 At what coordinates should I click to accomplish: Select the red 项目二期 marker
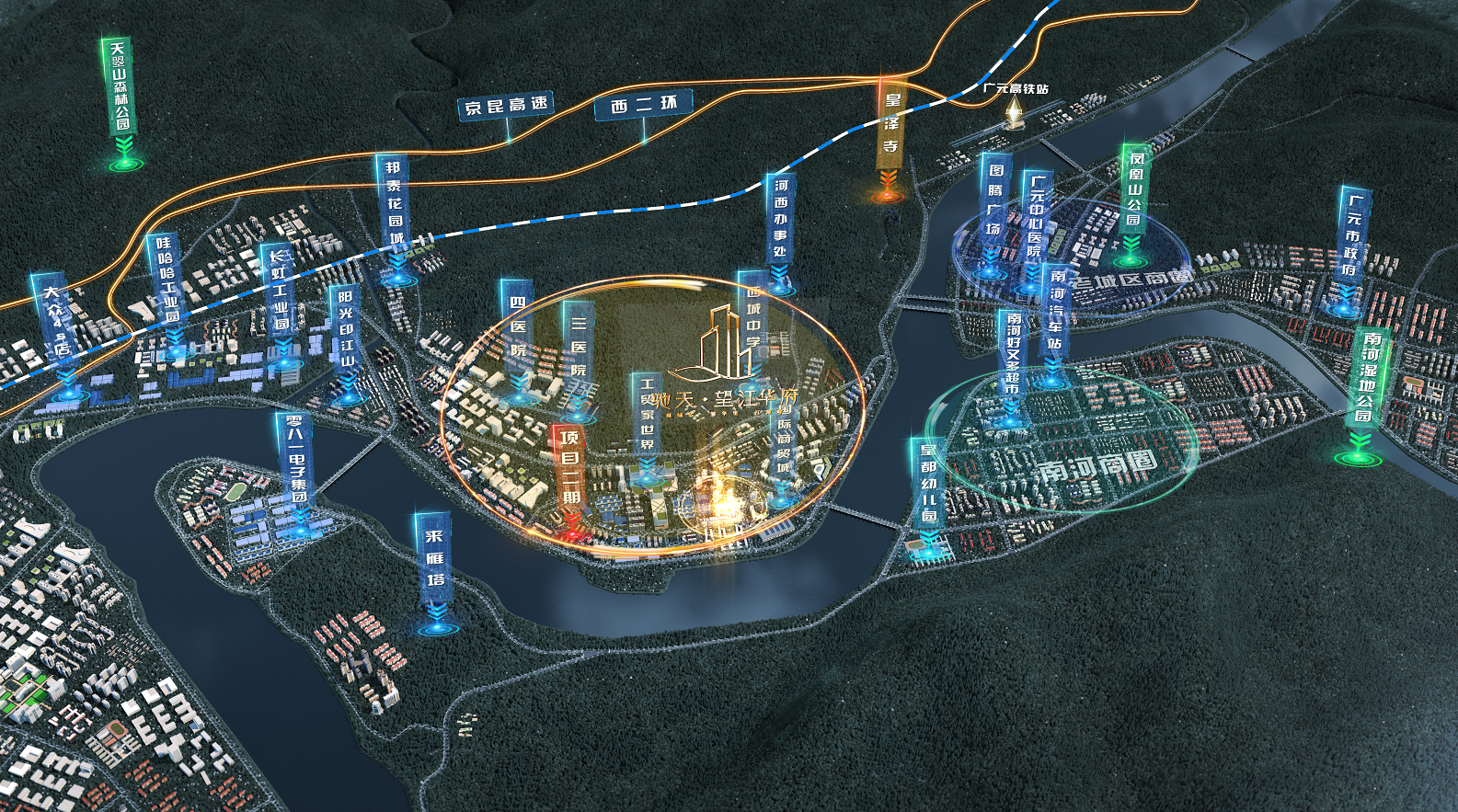[570, 468]
